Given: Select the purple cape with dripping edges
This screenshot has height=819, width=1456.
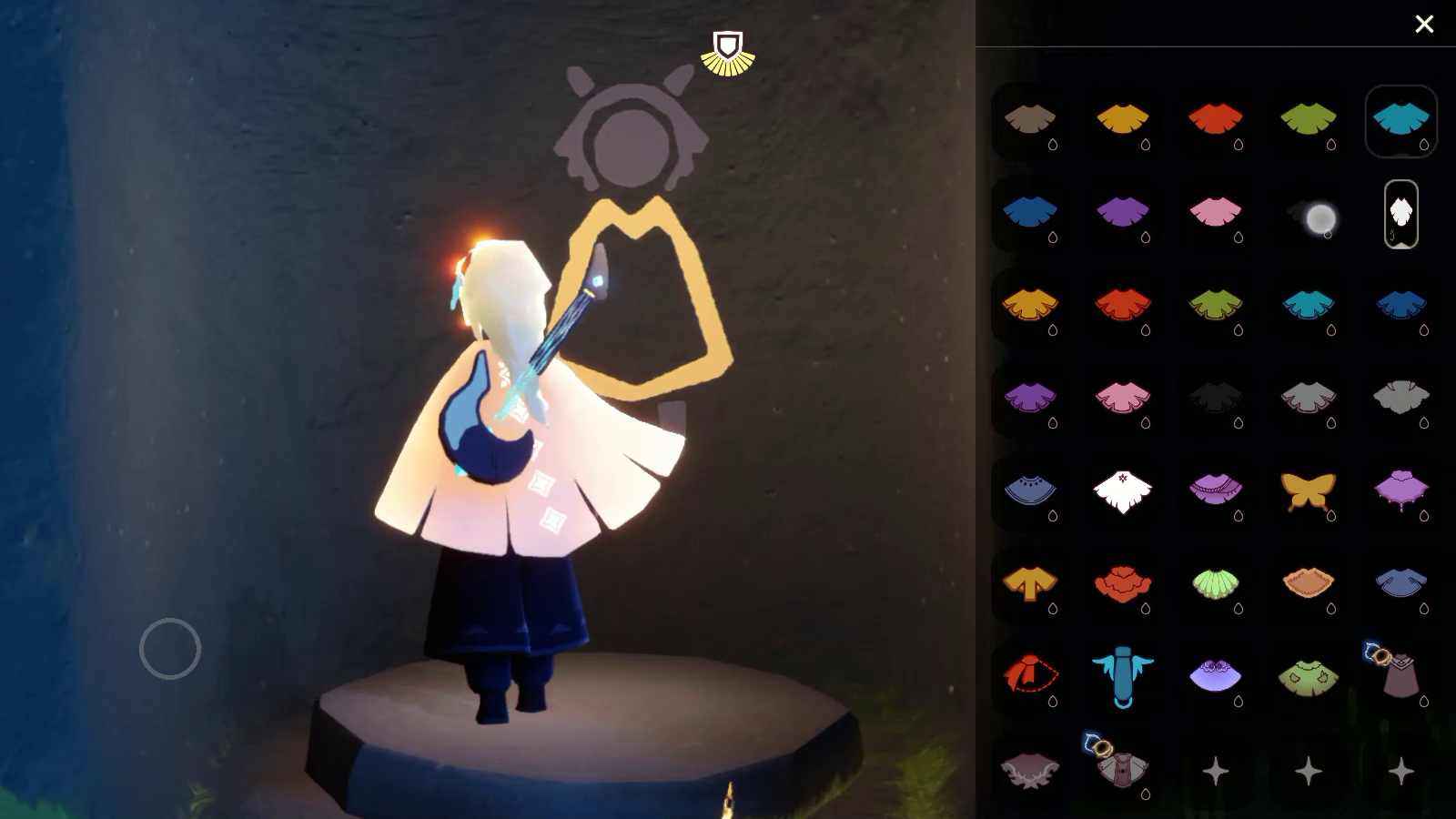Looking at the screenshot, I should 1400,490.
